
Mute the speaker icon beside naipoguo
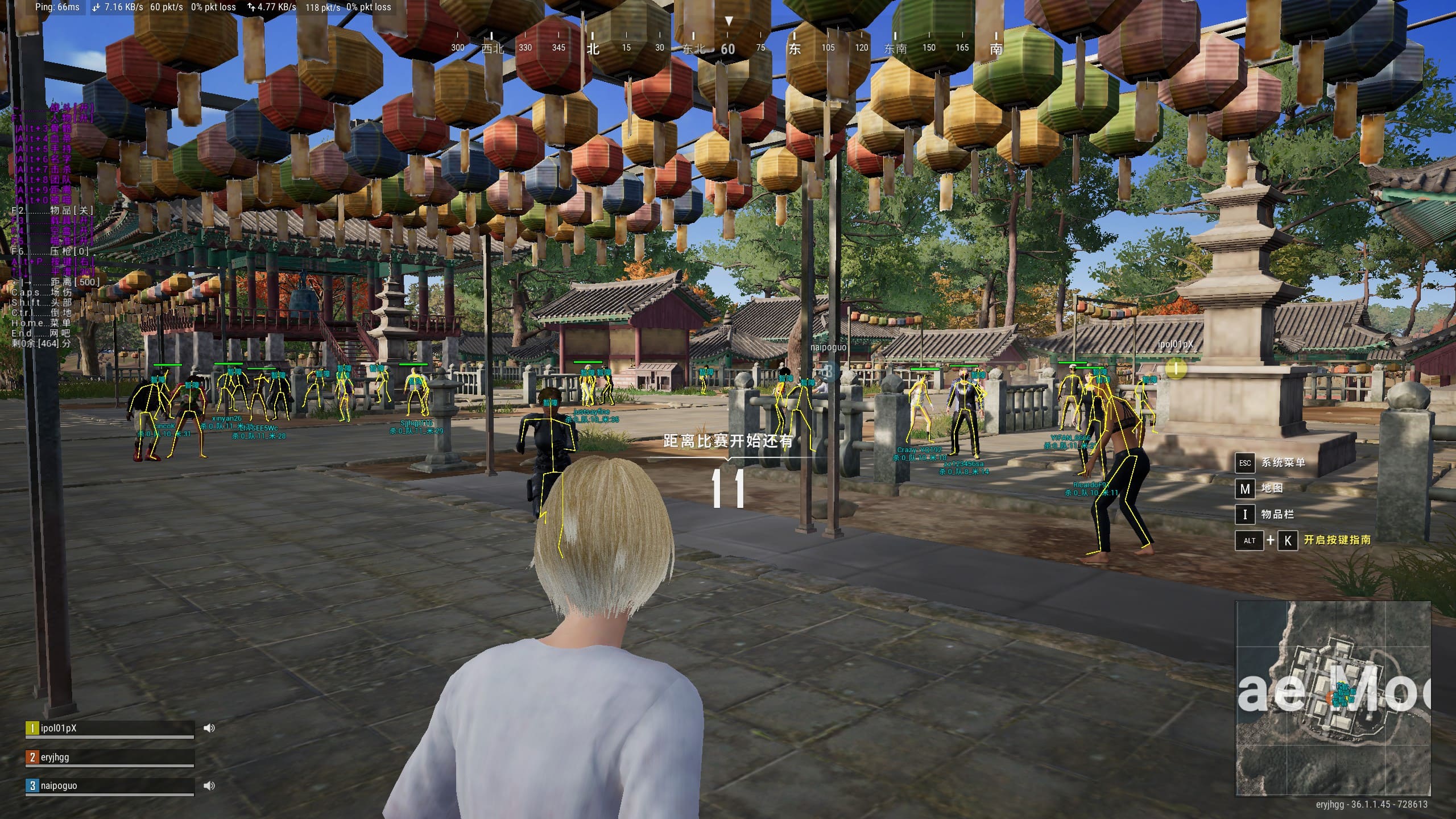pos(209,785)
